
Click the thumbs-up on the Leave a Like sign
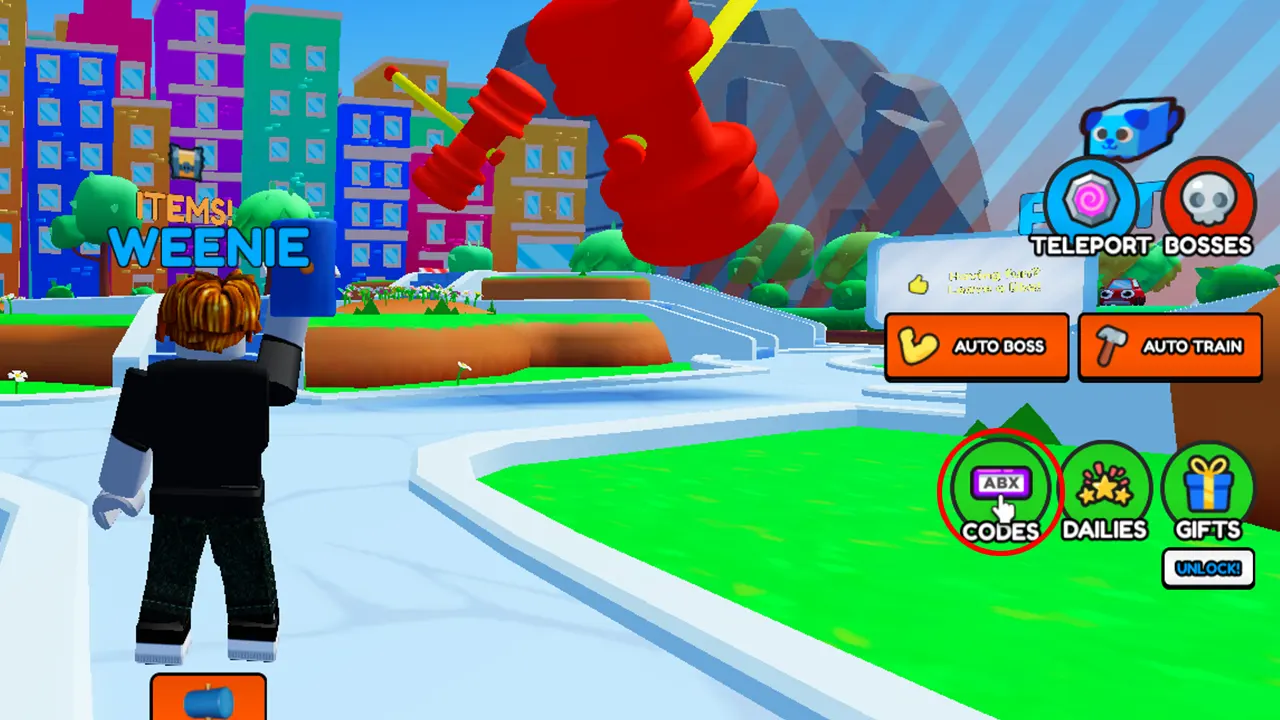coord(919,285)
